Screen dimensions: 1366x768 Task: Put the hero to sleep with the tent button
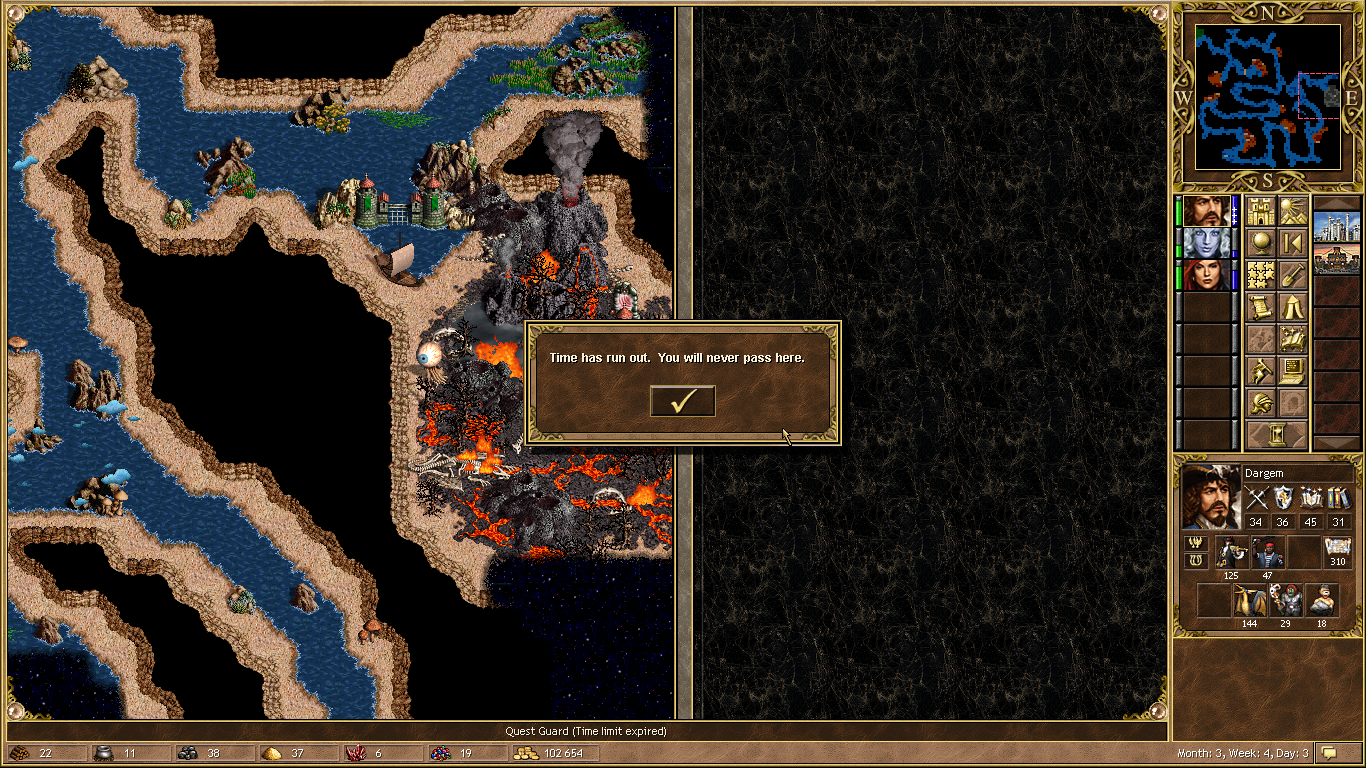coord(1292,307)
